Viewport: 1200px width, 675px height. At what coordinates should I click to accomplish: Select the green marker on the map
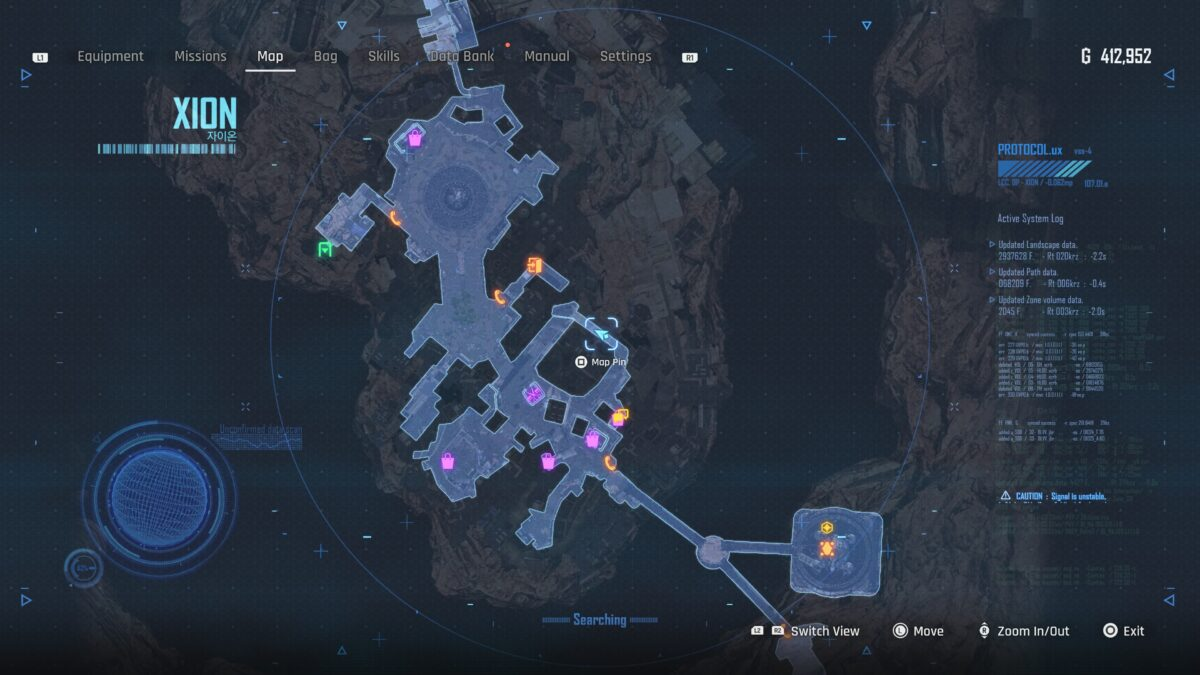325,249
